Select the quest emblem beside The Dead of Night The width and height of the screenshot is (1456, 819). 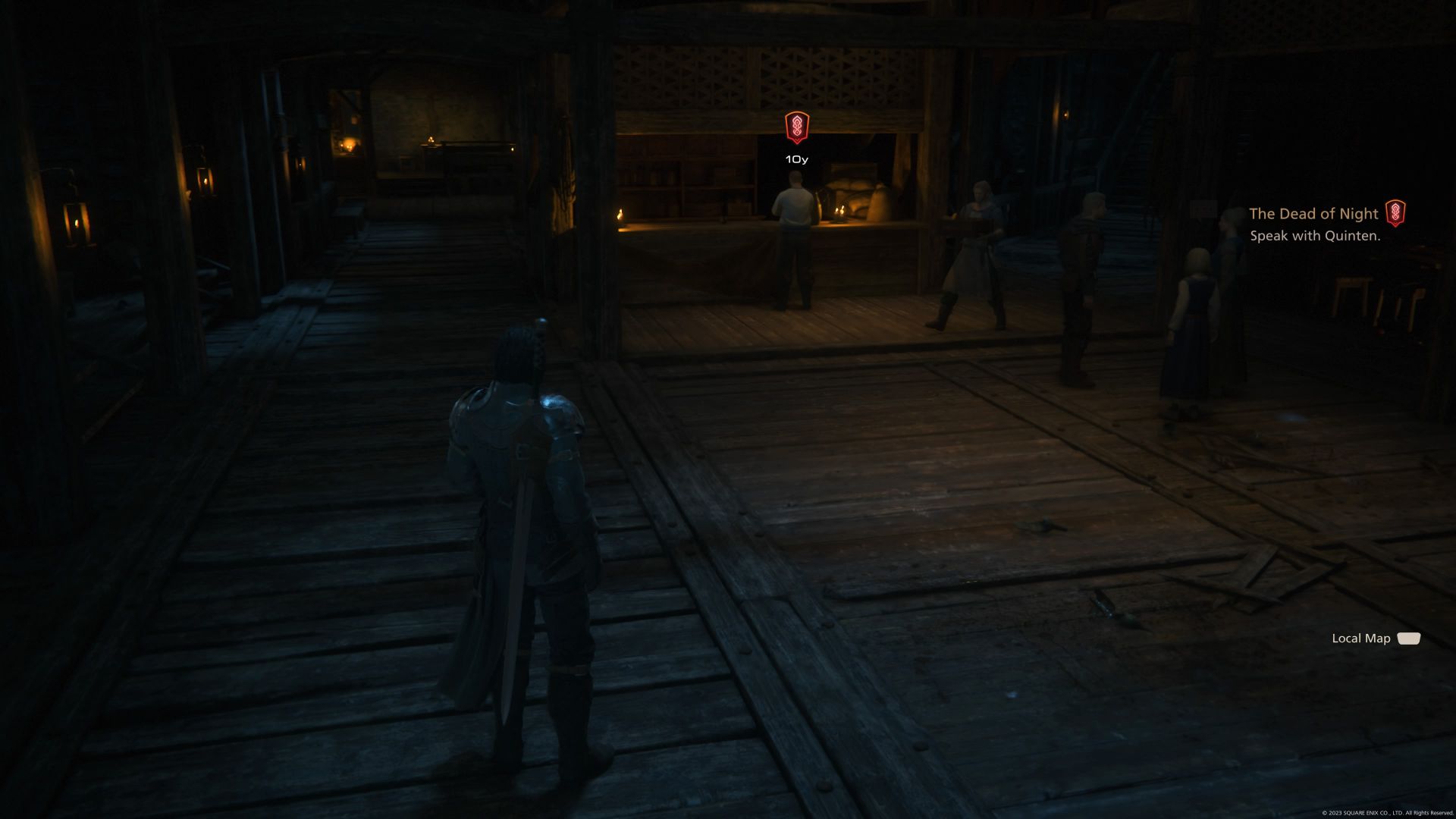(x=1398, y=213)
